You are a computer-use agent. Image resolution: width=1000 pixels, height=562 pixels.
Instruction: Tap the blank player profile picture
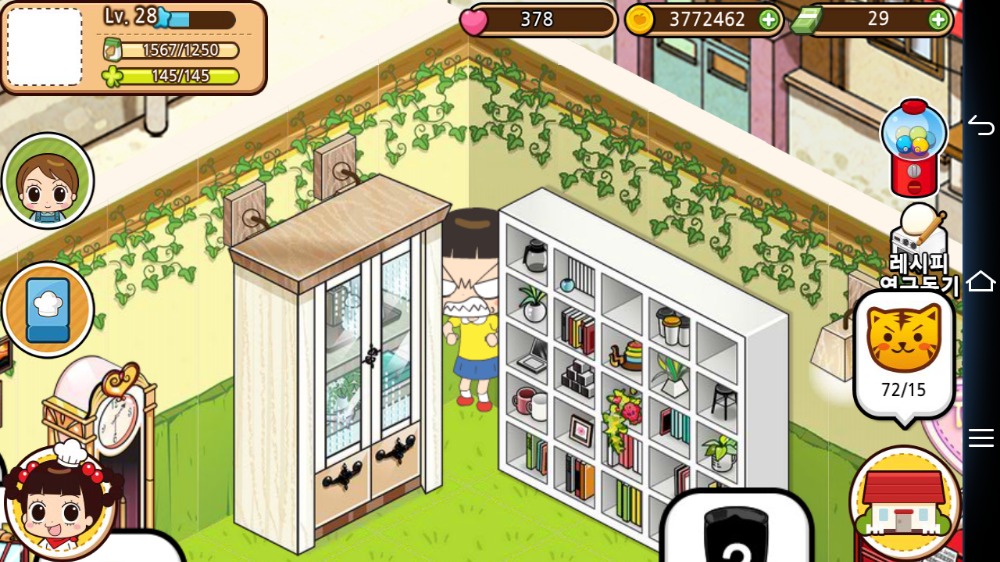pos(45,46)
